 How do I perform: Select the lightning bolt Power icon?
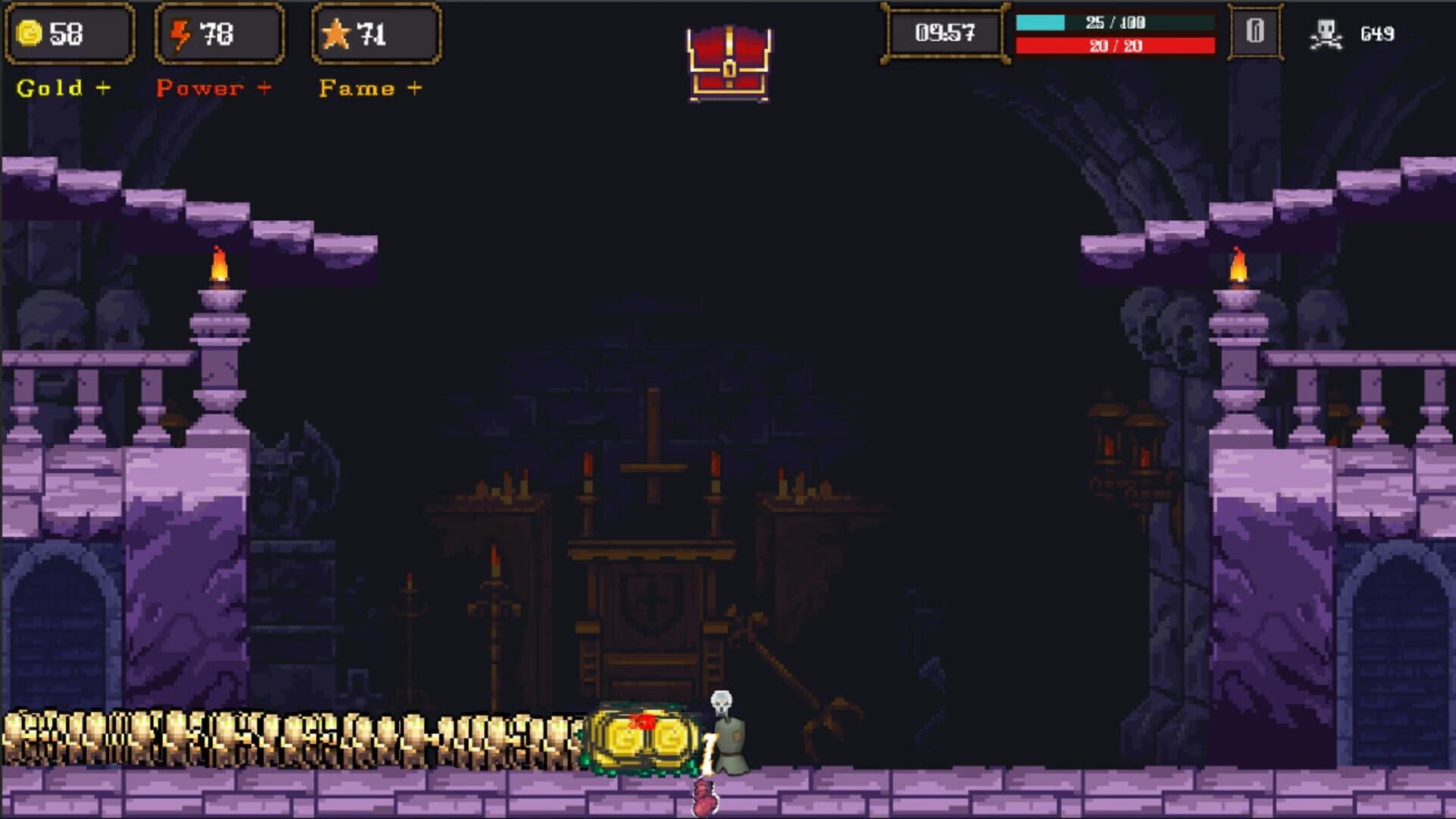tap(181, 32)
